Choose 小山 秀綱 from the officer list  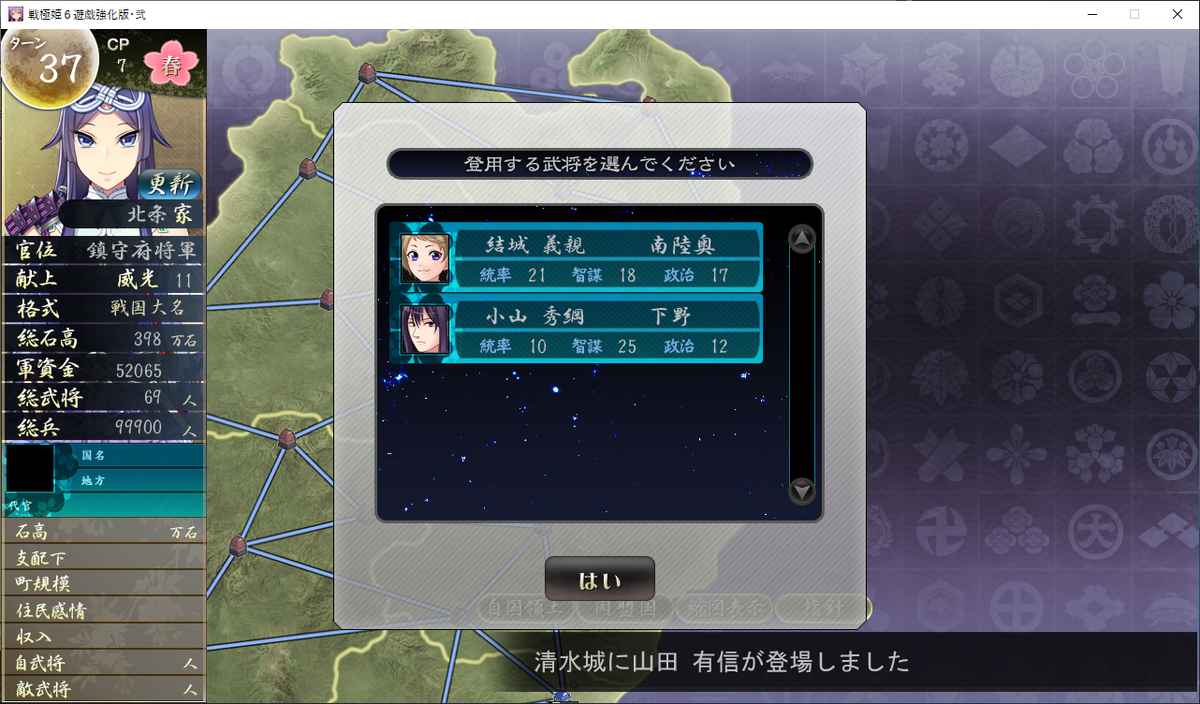[x=577, y=329]
